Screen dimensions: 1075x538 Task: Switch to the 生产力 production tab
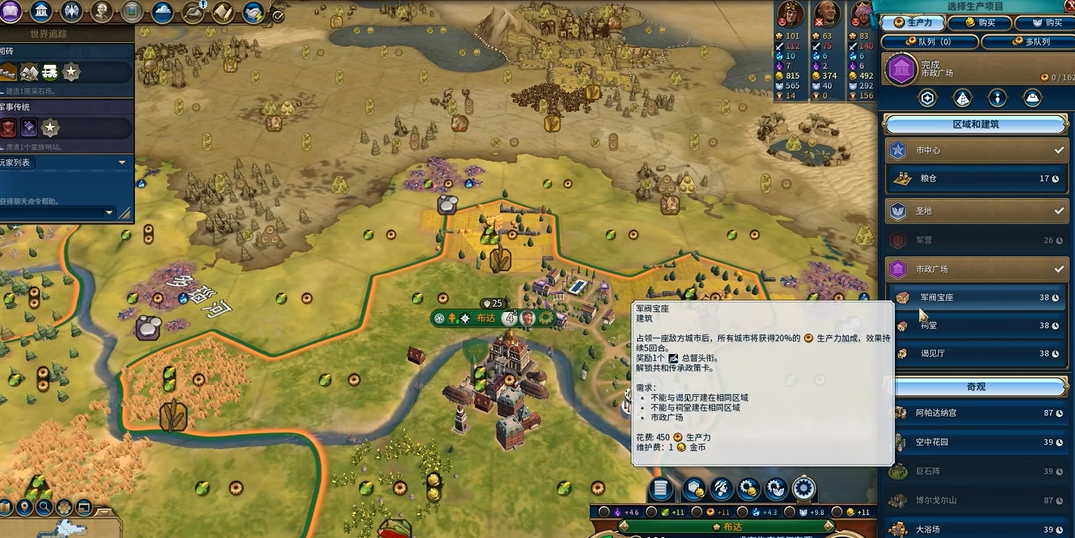911,22
